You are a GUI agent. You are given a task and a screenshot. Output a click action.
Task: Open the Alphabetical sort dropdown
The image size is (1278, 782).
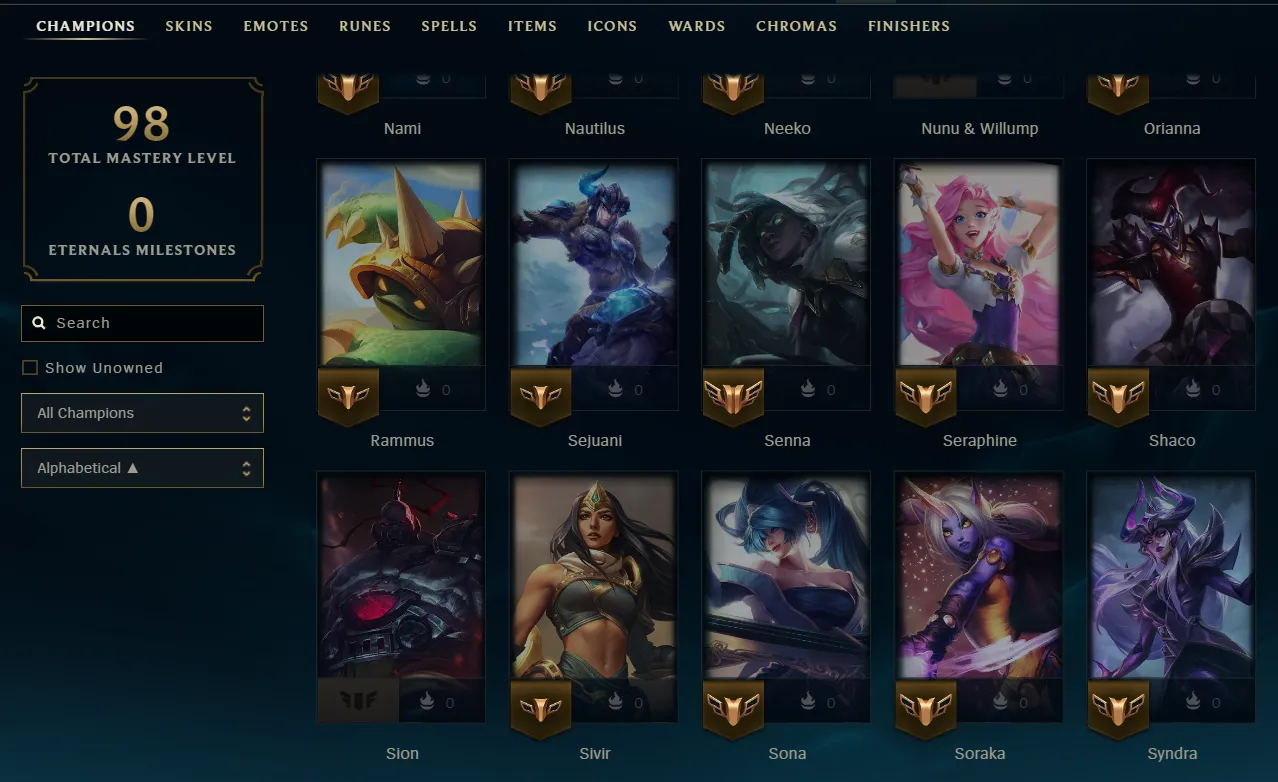[x=142, y=468]
